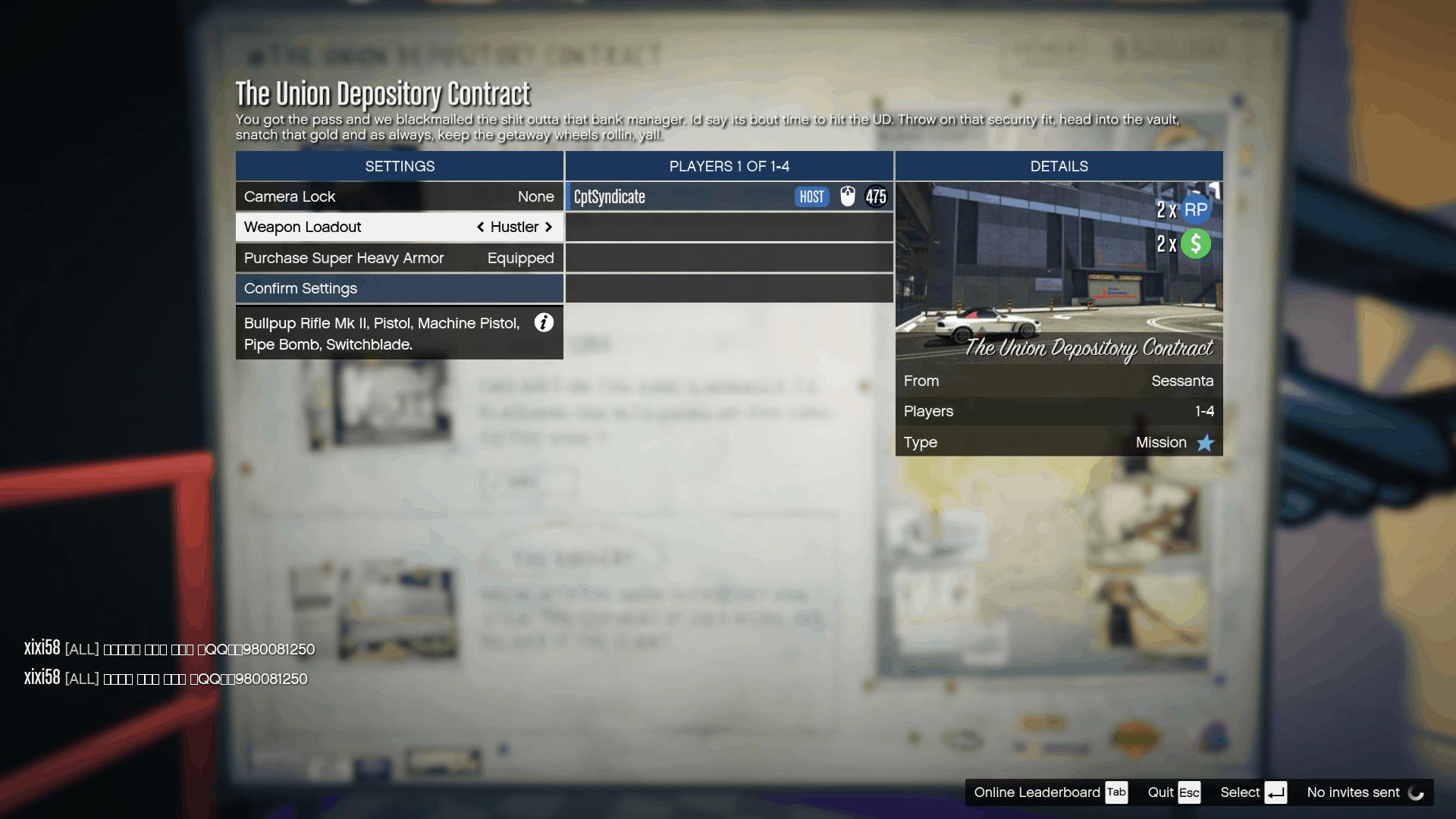Click the mouse input icon next to CptSyndicate

click(849, 196)
